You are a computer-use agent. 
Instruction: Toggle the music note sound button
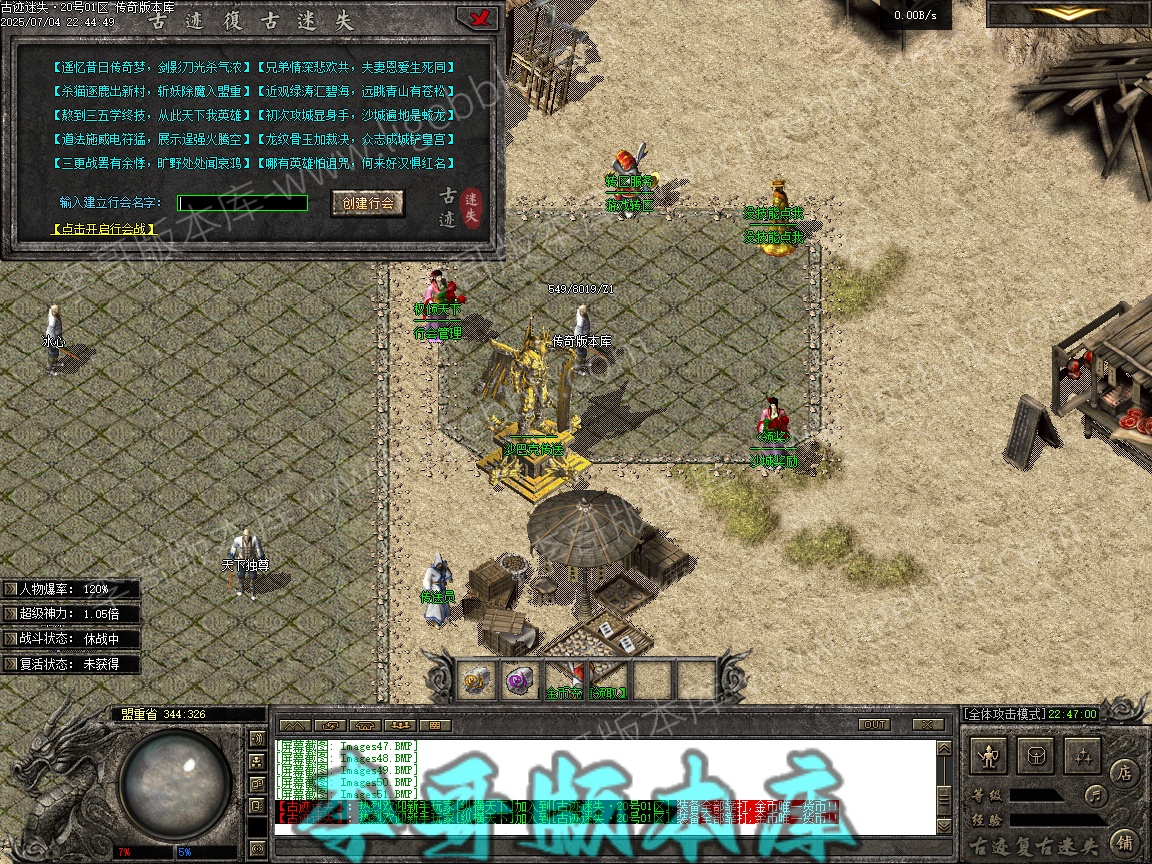click(1096, 796)
